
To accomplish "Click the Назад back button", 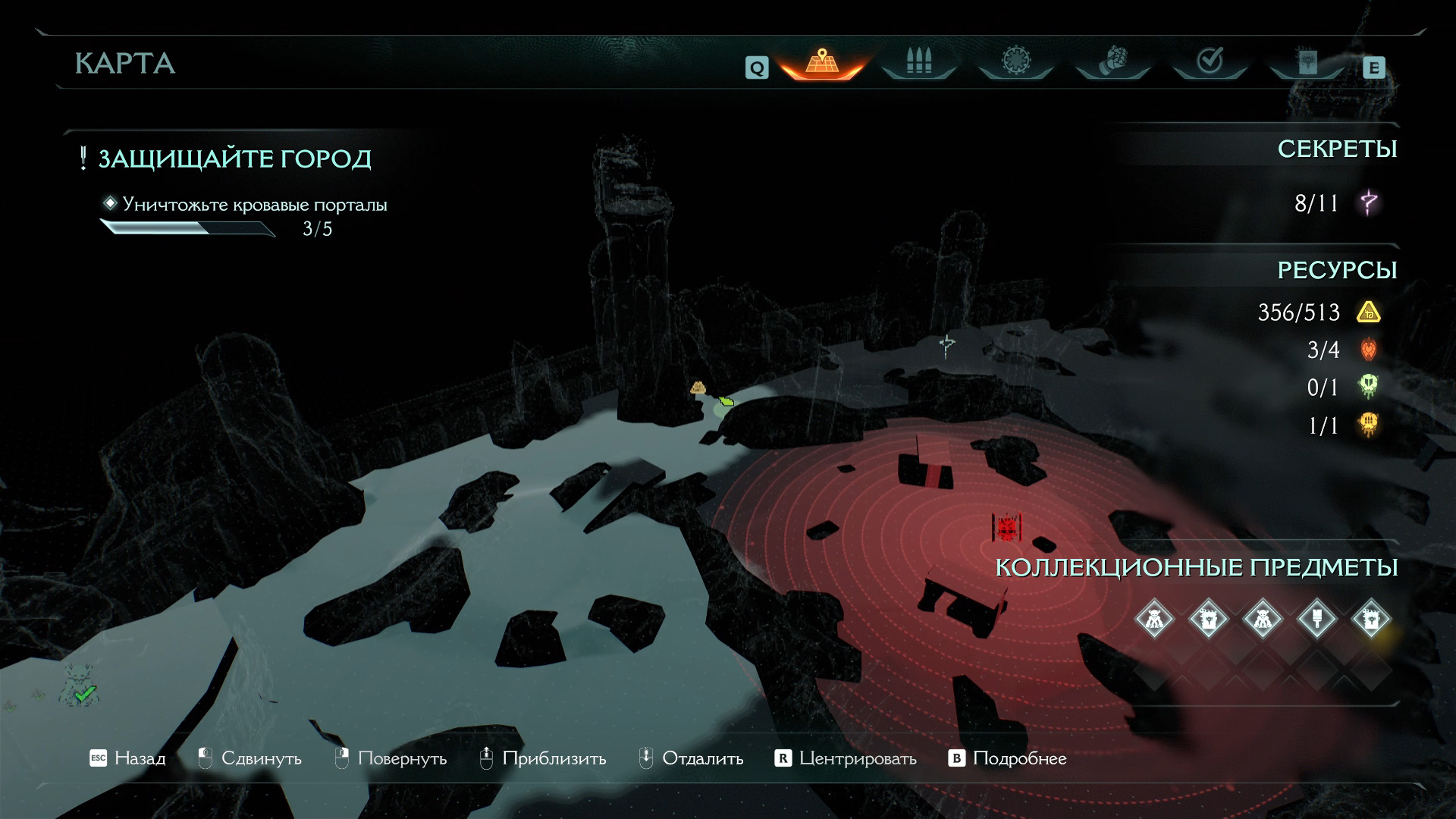I will [x=127, y=758].
